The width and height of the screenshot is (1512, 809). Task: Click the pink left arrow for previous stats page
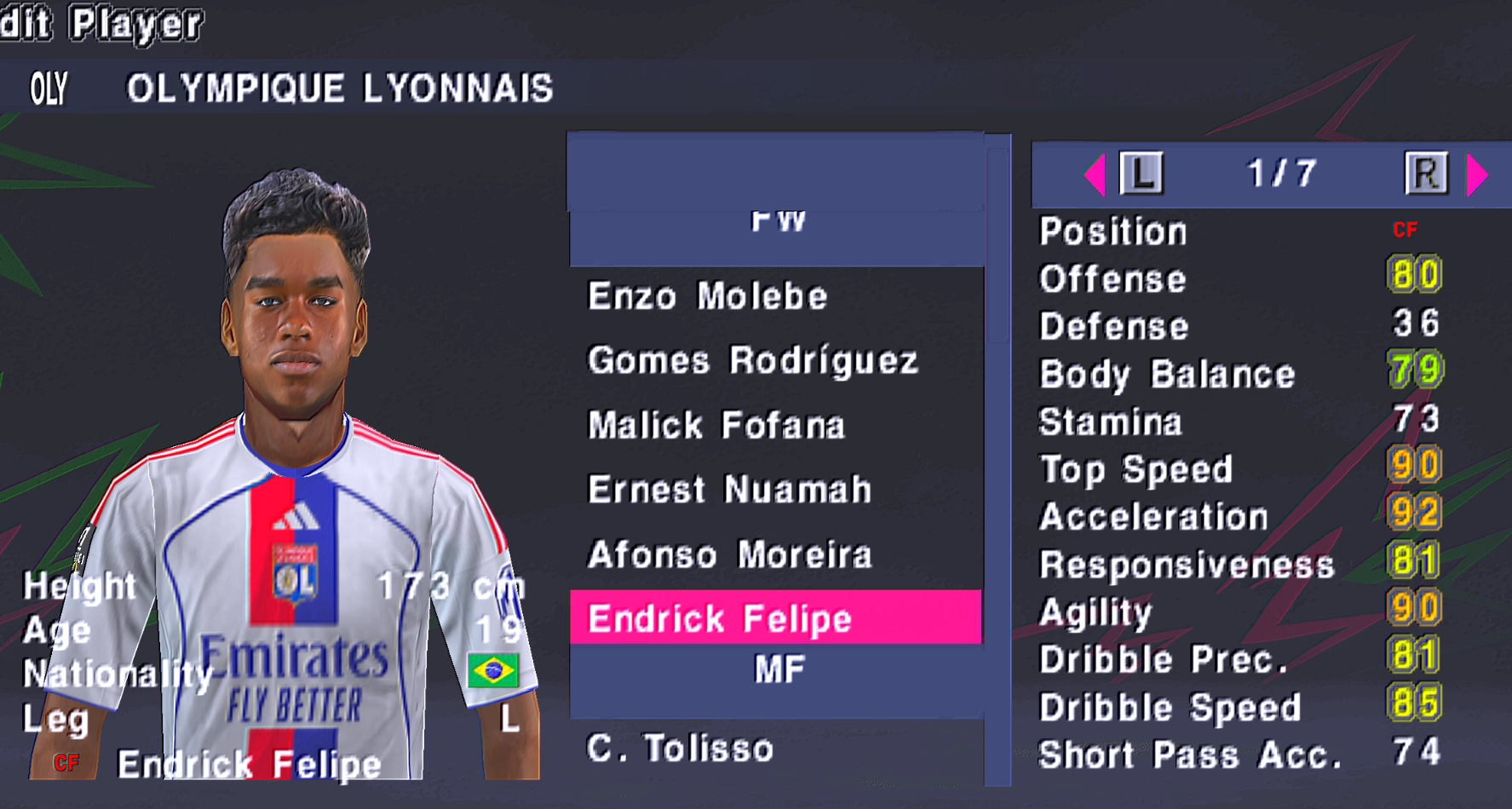(1095, 175)
